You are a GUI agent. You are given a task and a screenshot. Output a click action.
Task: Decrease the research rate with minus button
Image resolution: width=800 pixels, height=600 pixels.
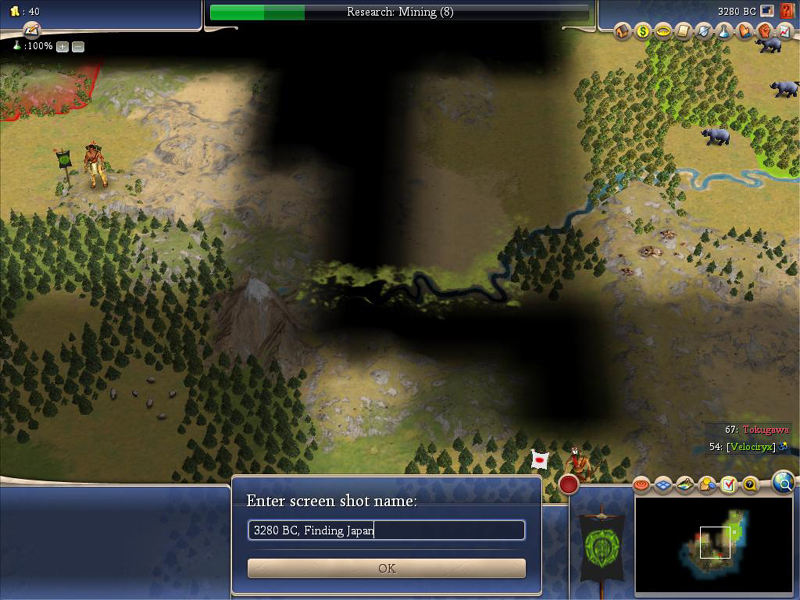78,47
